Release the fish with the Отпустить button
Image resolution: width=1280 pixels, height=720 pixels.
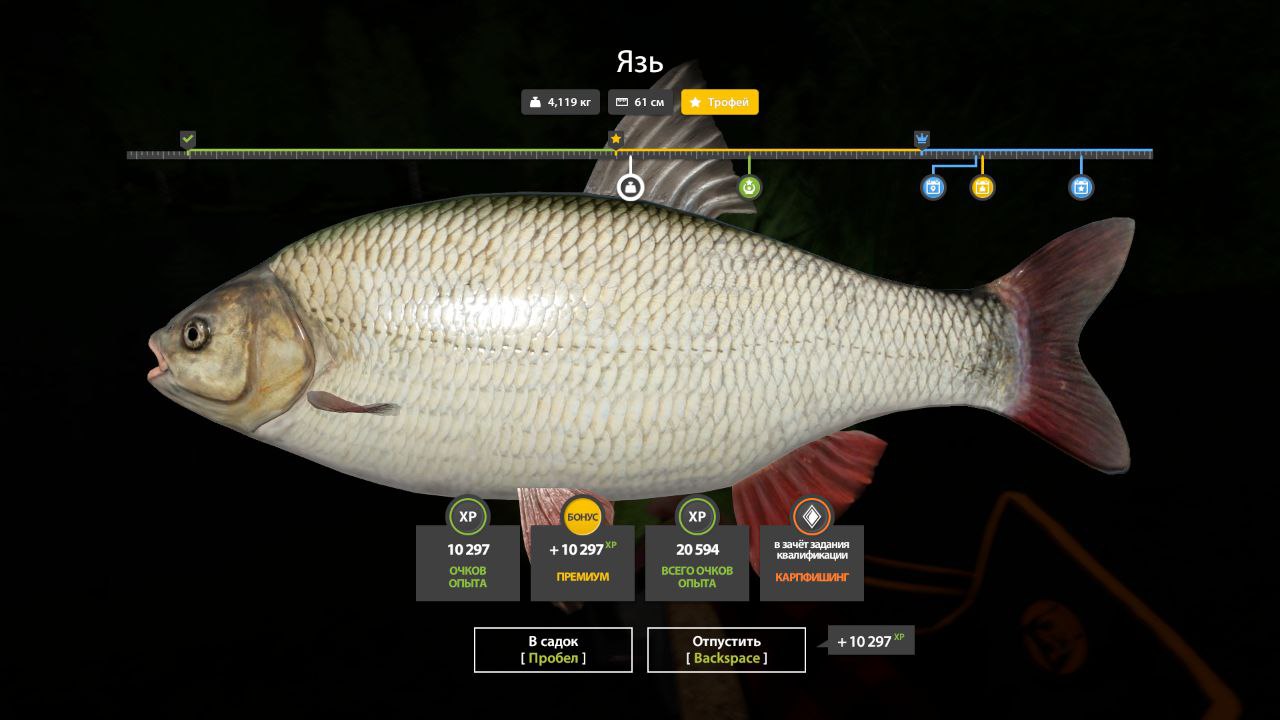click(x=726, y=650)
